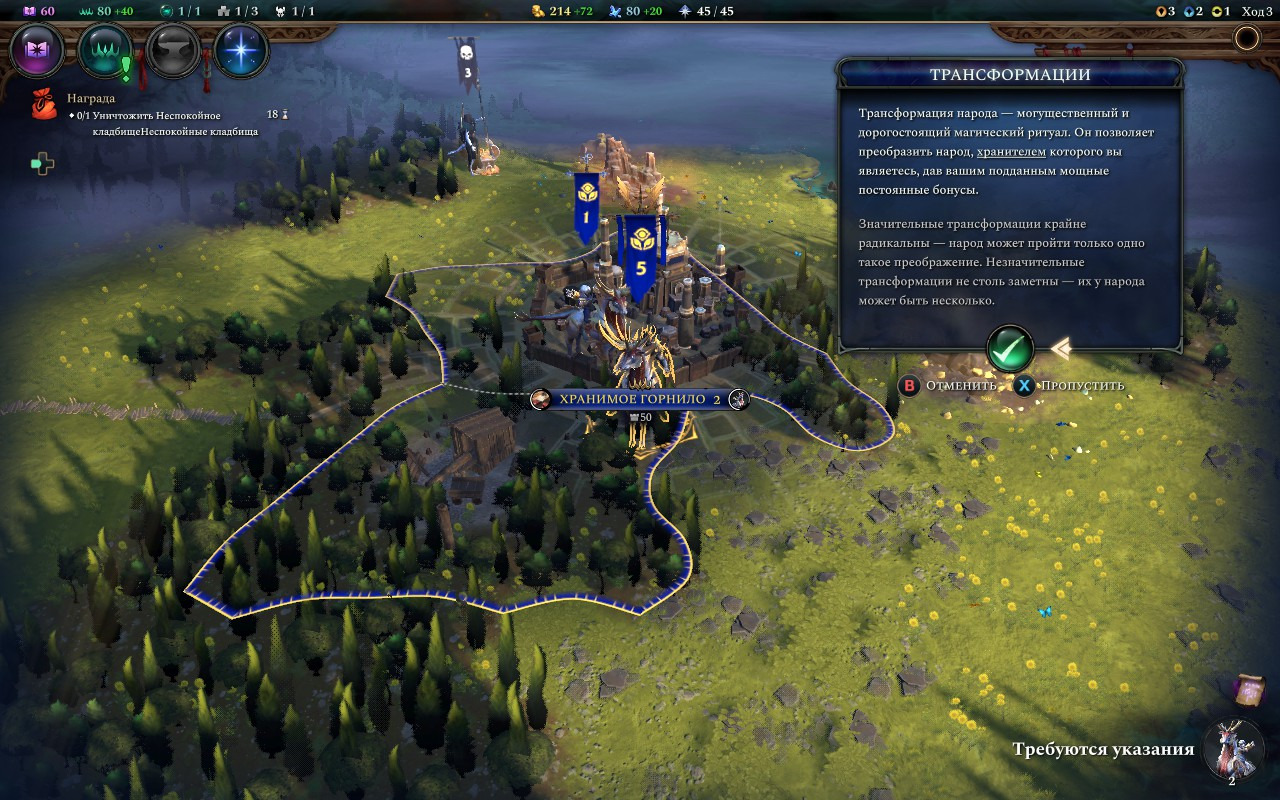Click the Требуются указания prompt text
The height and width of the screenshot is (800, 1280).
click(1103, 750)
